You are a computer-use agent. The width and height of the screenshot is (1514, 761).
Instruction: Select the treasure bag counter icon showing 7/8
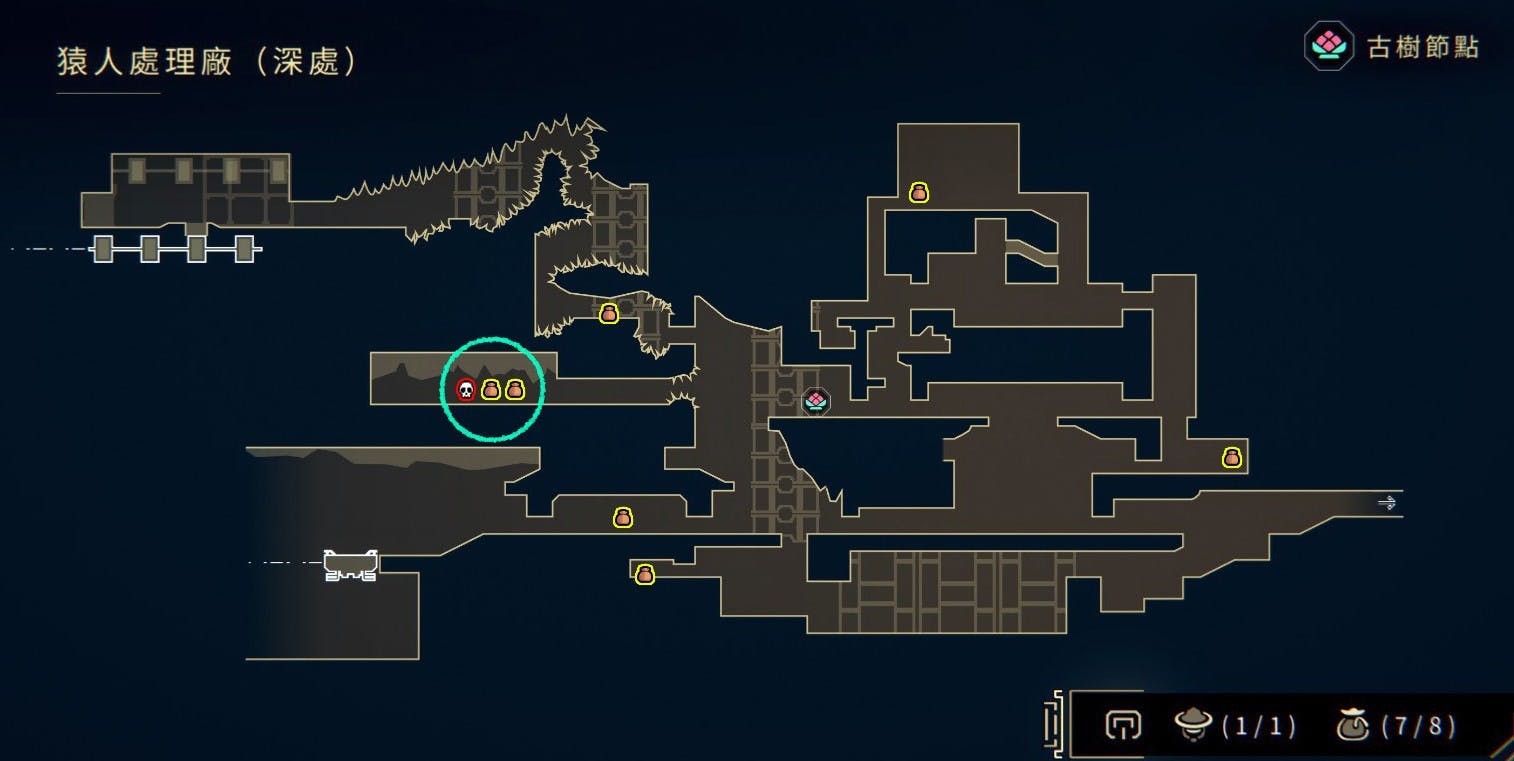tap(1353, 724)
